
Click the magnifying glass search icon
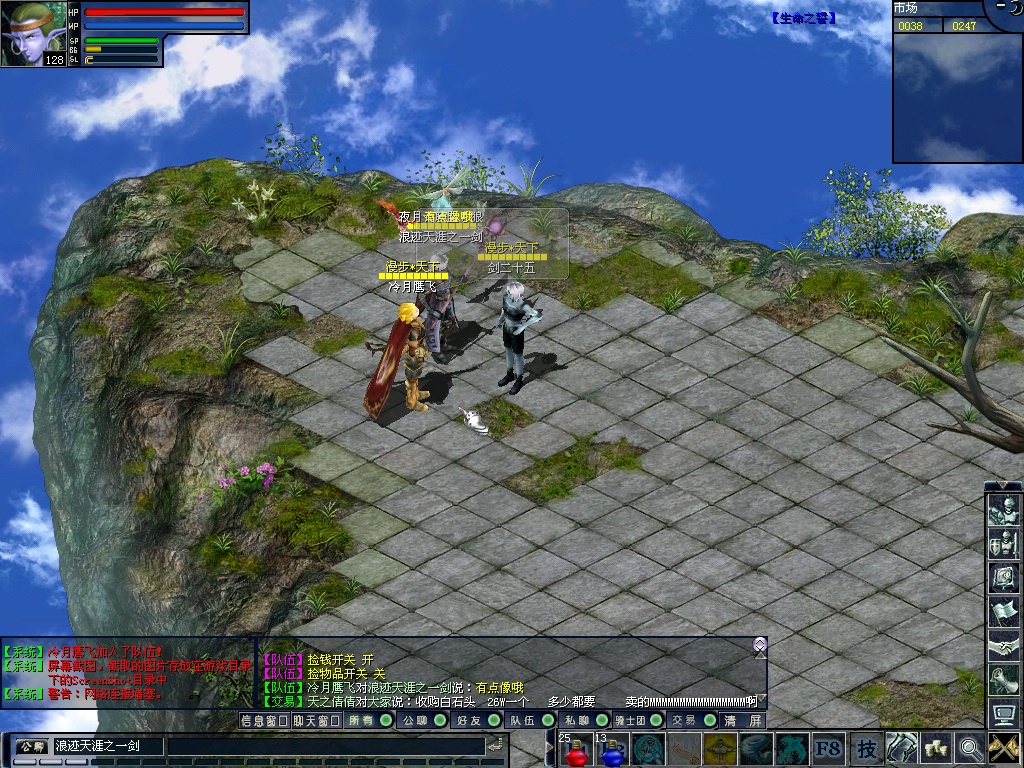click(x=969, y=746)
